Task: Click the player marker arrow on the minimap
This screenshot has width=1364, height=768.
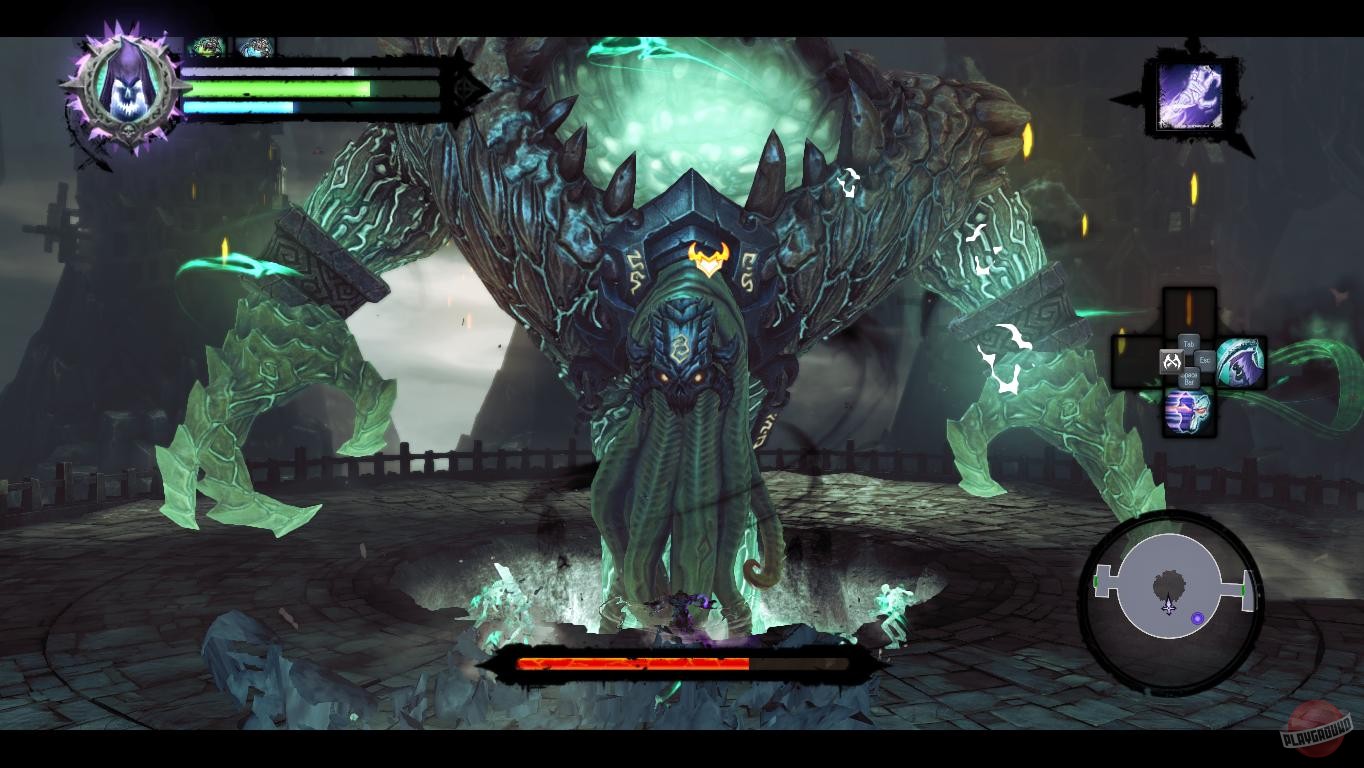Action: pyautogui.click(x=1169, y=606)
